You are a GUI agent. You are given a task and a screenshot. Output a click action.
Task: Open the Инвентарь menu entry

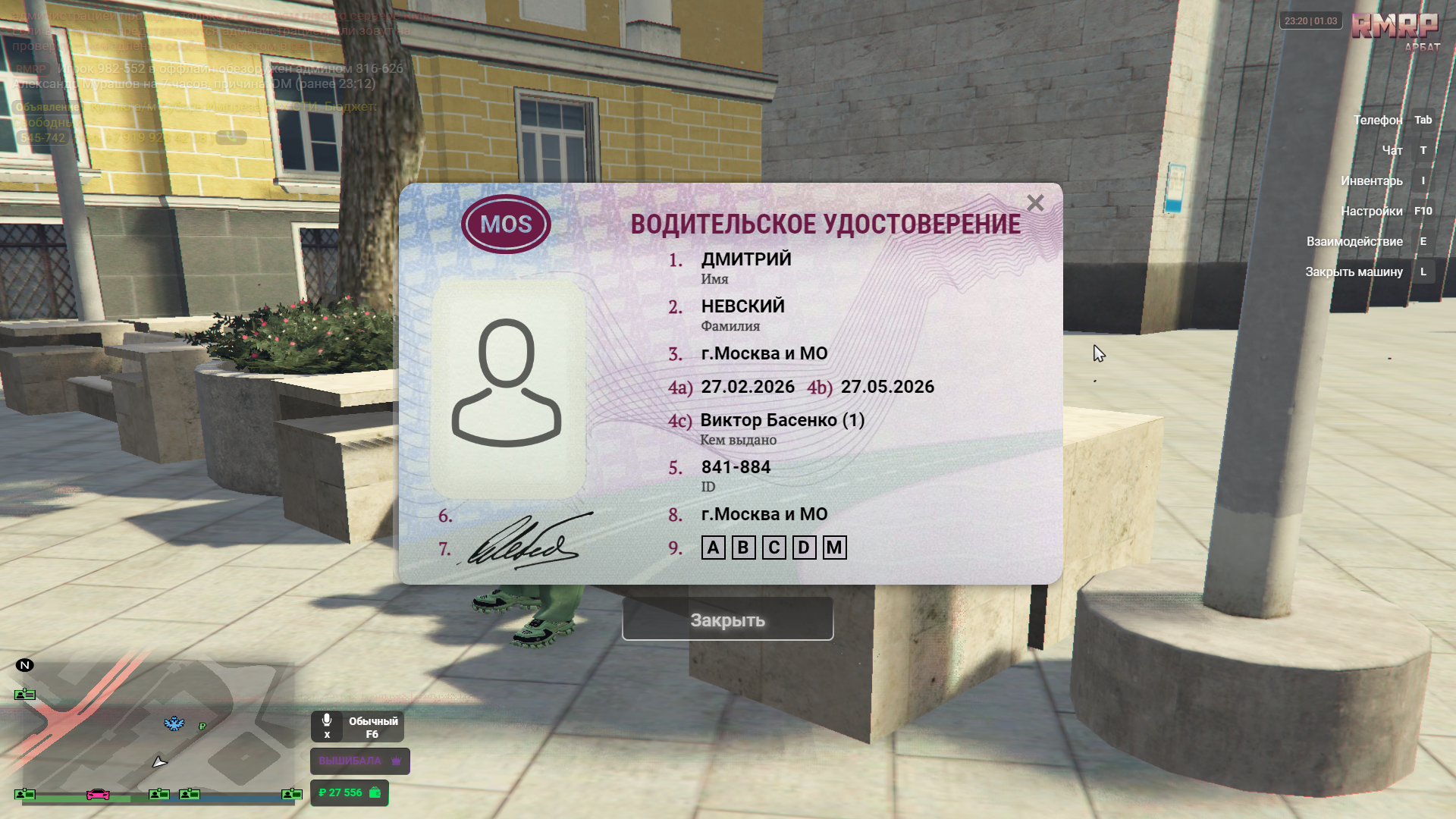pyautogui.click(x=1371, y=180)
